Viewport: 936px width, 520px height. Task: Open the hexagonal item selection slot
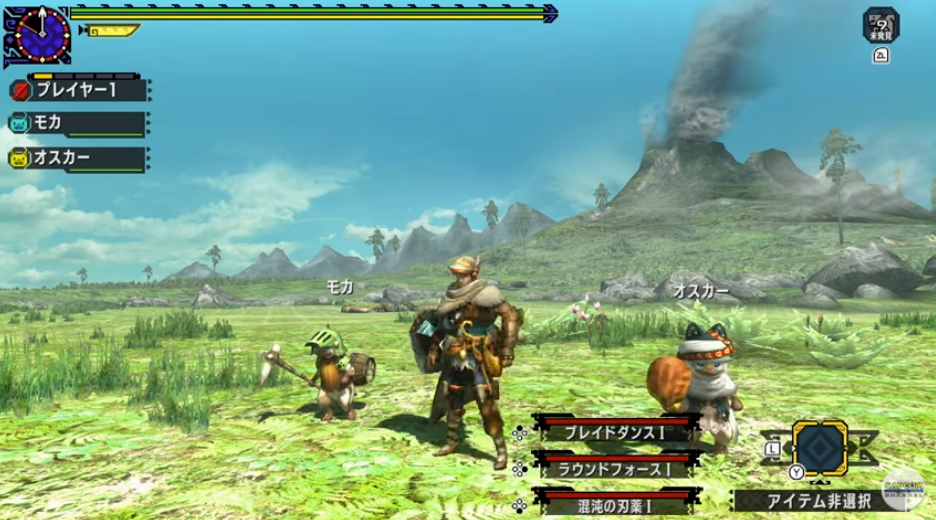click(x=820, y=447)
